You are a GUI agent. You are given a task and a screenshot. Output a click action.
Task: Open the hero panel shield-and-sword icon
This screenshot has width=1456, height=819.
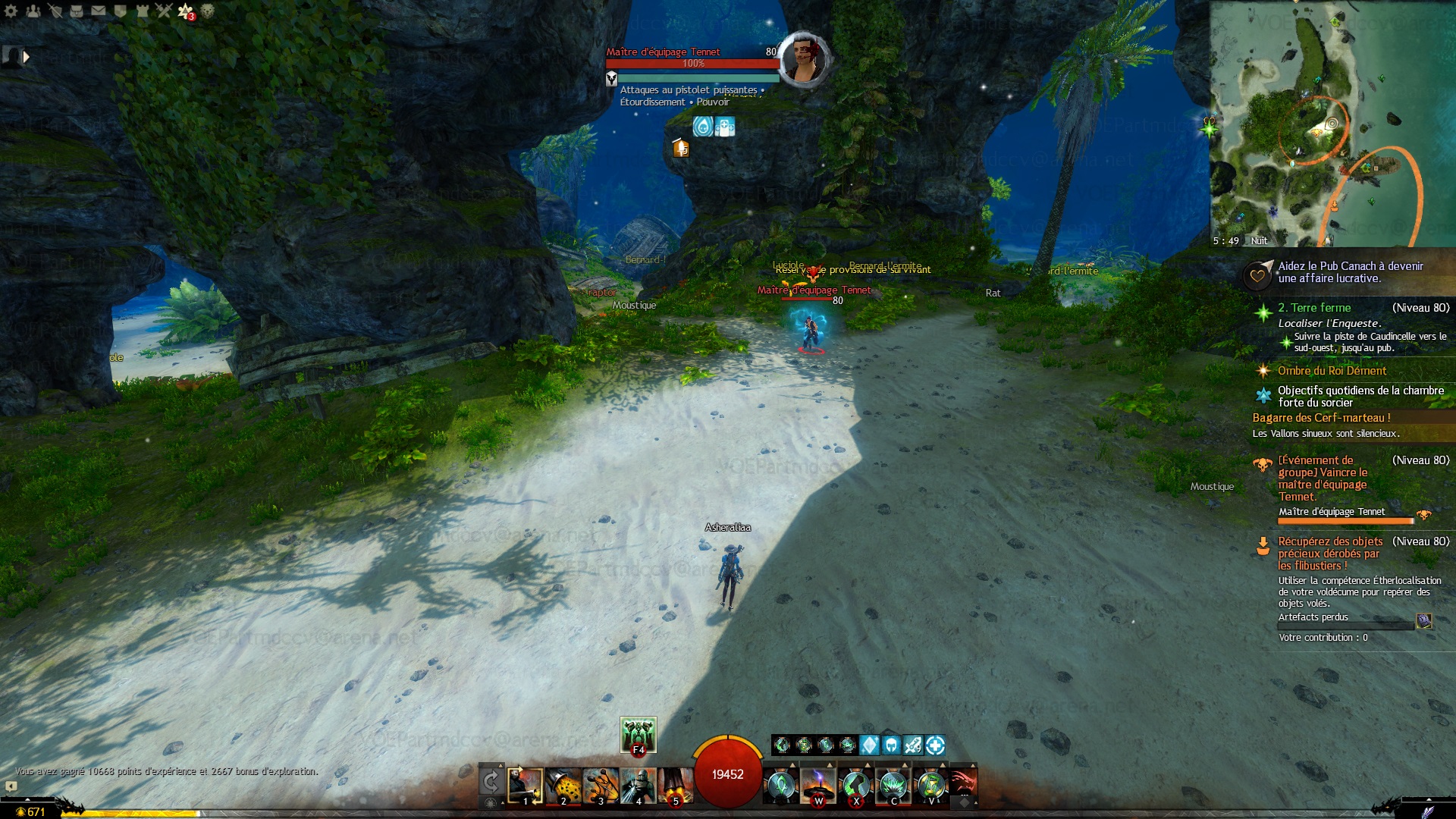coord(55,11)
